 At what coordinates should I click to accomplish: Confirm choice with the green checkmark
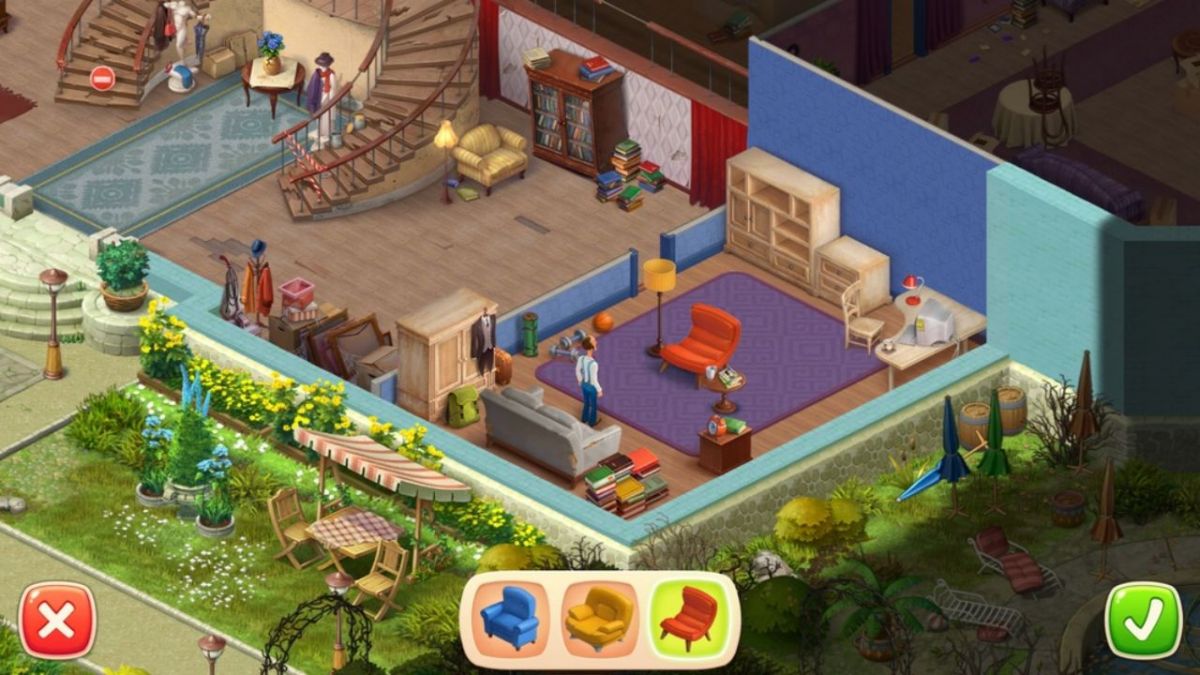[1143, 621]
